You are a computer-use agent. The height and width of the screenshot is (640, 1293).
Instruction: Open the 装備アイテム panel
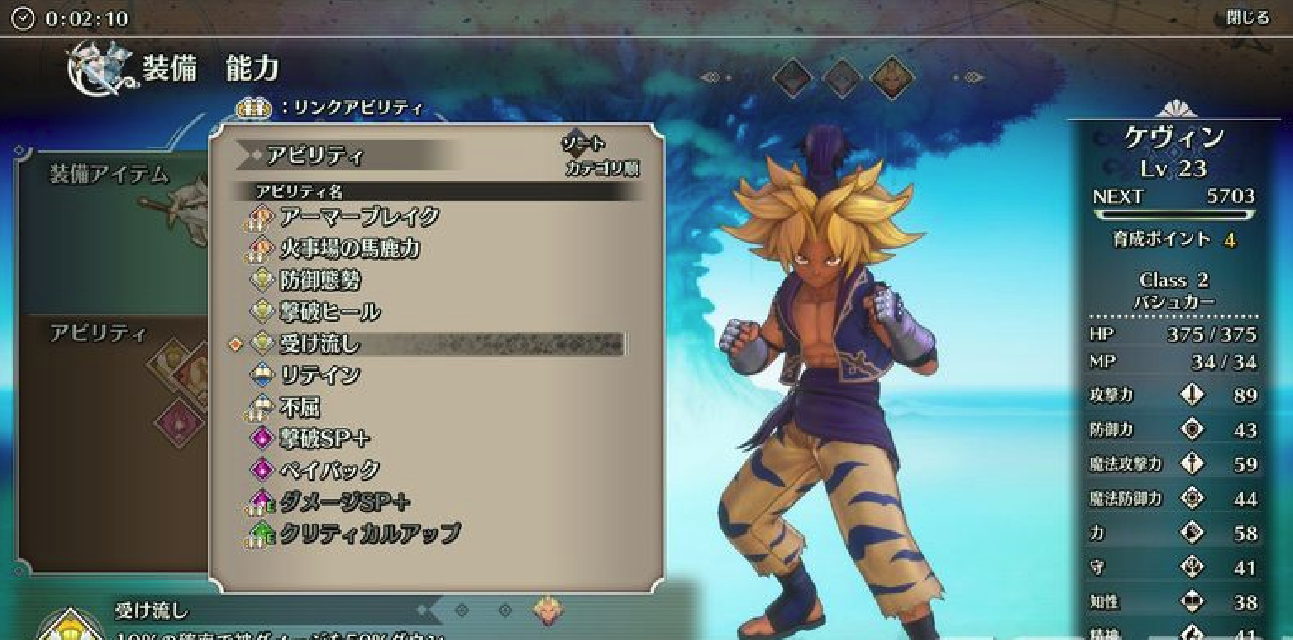[x=110, y=175]
